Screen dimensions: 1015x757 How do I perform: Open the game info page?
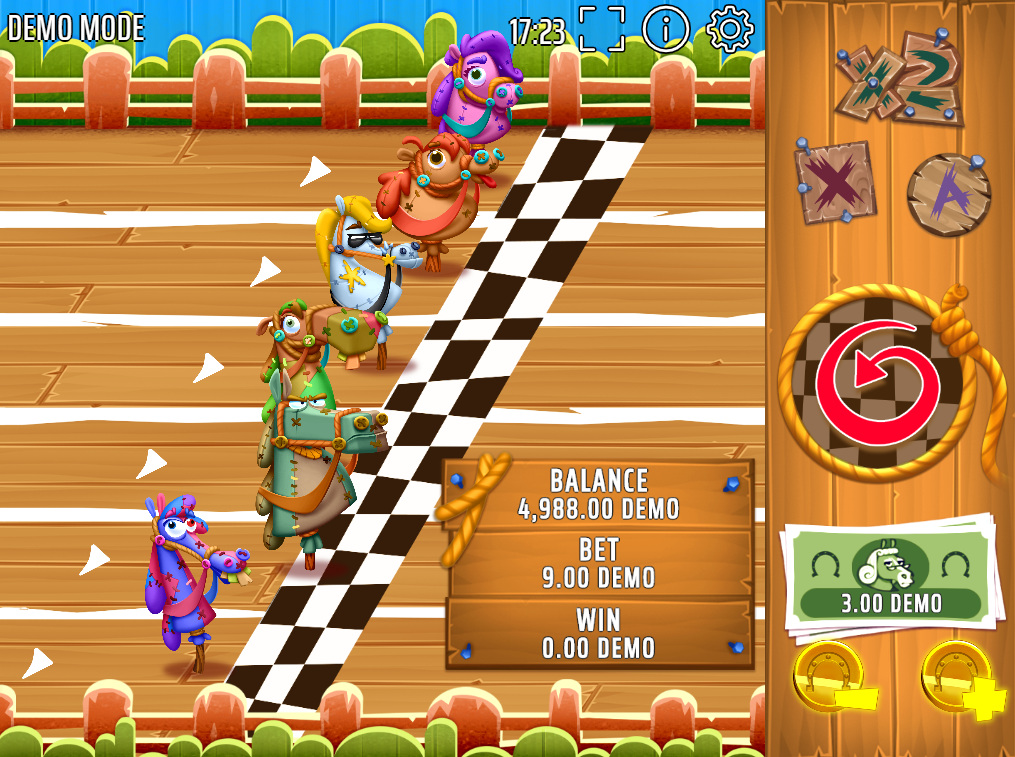click(x=666, y=29)
